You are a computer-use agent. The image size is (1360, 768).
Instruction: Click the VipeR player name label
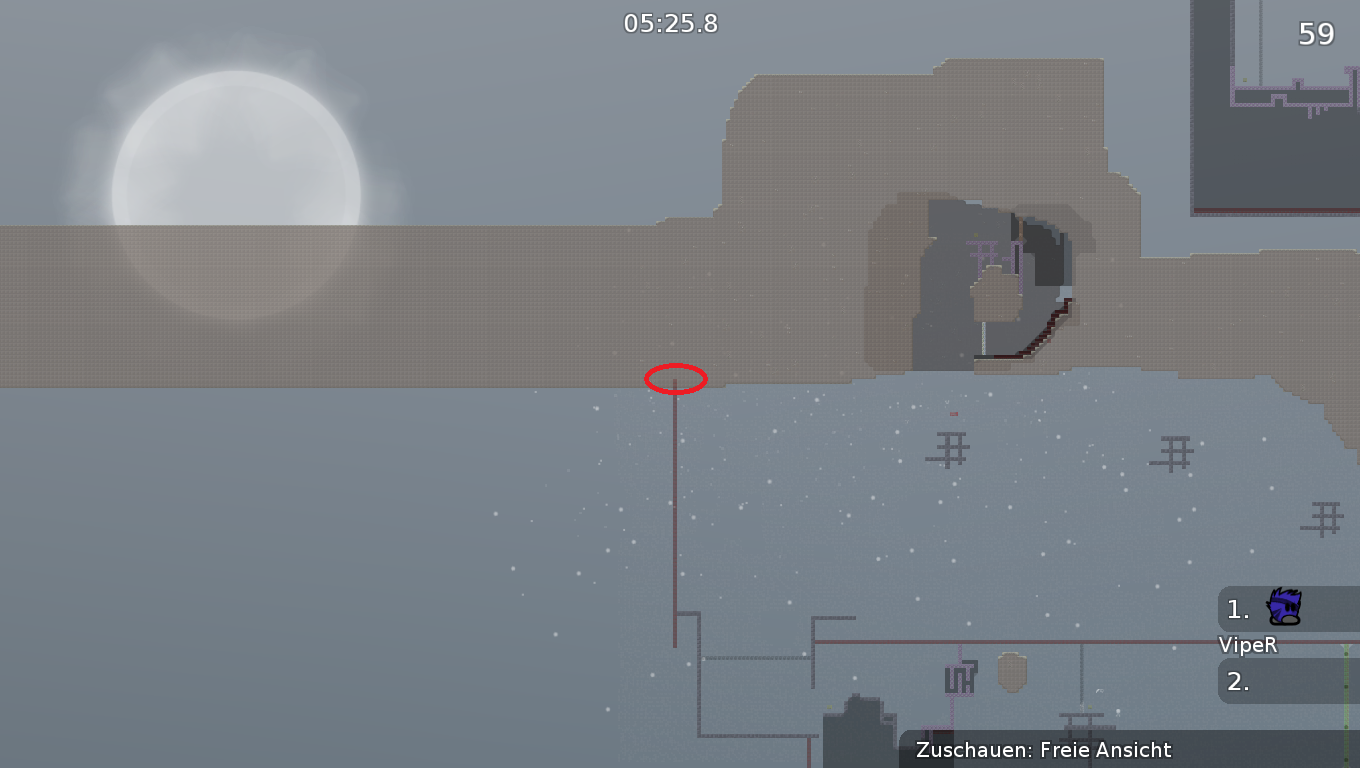(x=1247, y=645)
